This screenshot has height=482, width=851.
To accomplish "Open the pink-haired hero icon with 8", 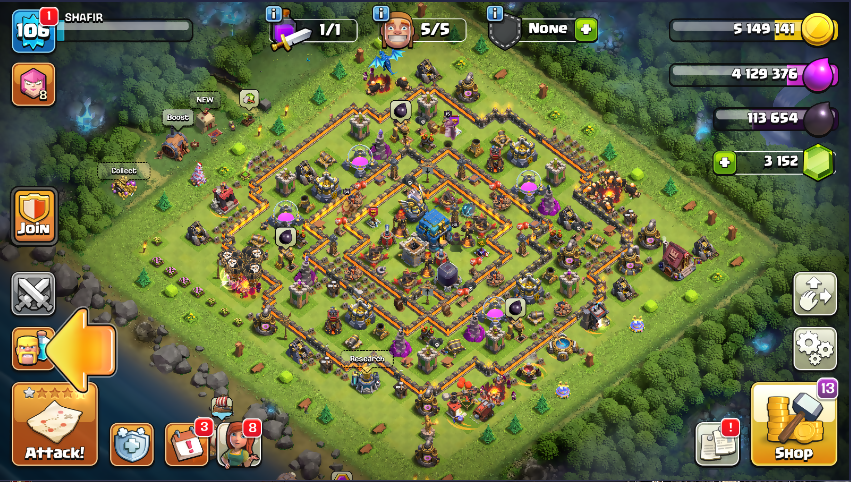I will click(x=32, y=85).
